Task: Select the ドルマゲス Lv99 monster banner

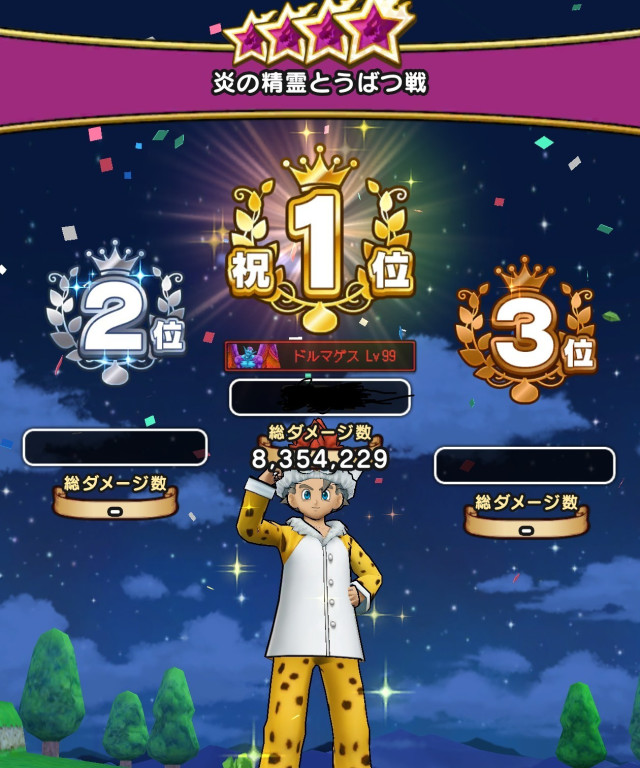Action: click(x=320, y=356)
